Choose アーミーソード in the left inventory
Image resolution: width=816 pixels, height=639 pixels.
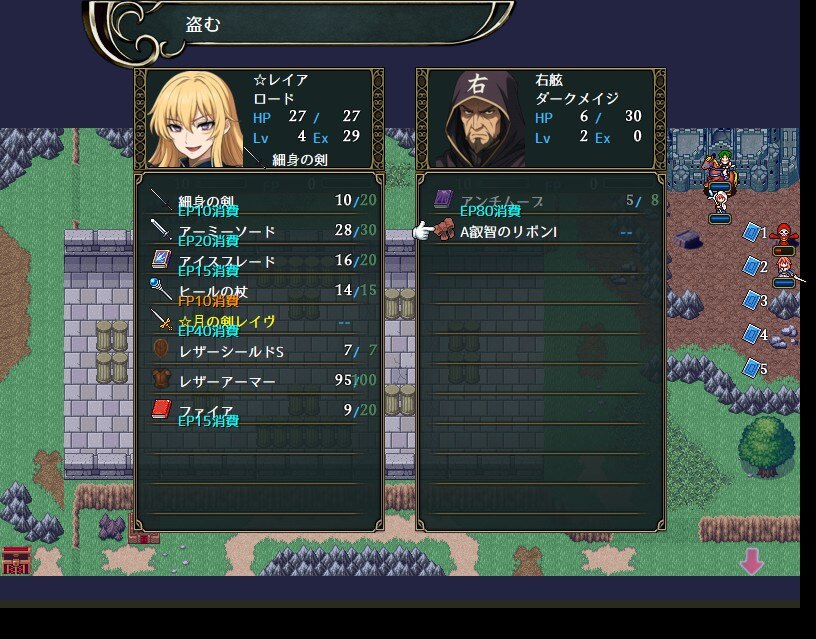coord(259,231)
